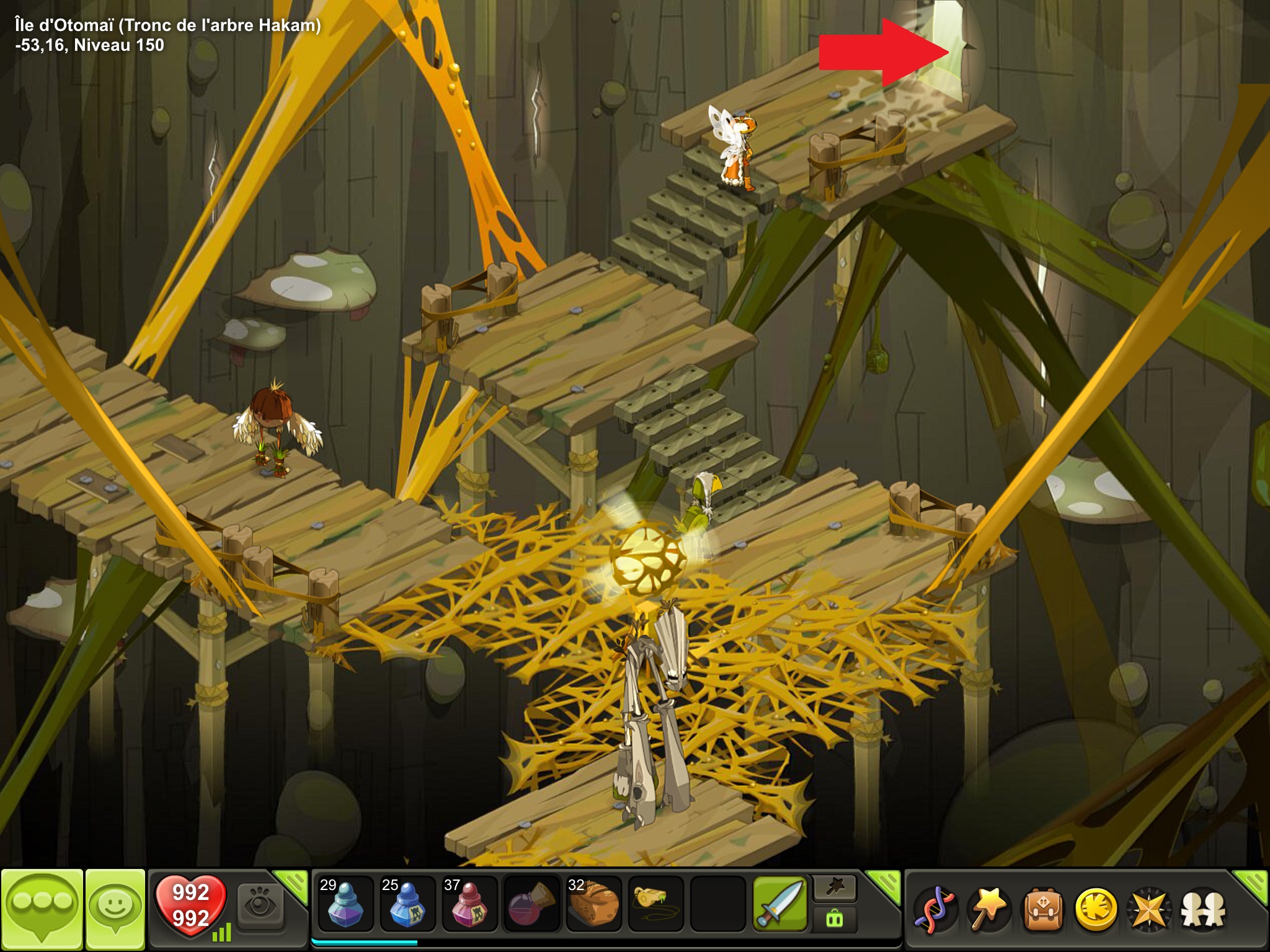1270x952 pixels.
Task: Use the red potion with 37 charges
Action: coord(469,904)
